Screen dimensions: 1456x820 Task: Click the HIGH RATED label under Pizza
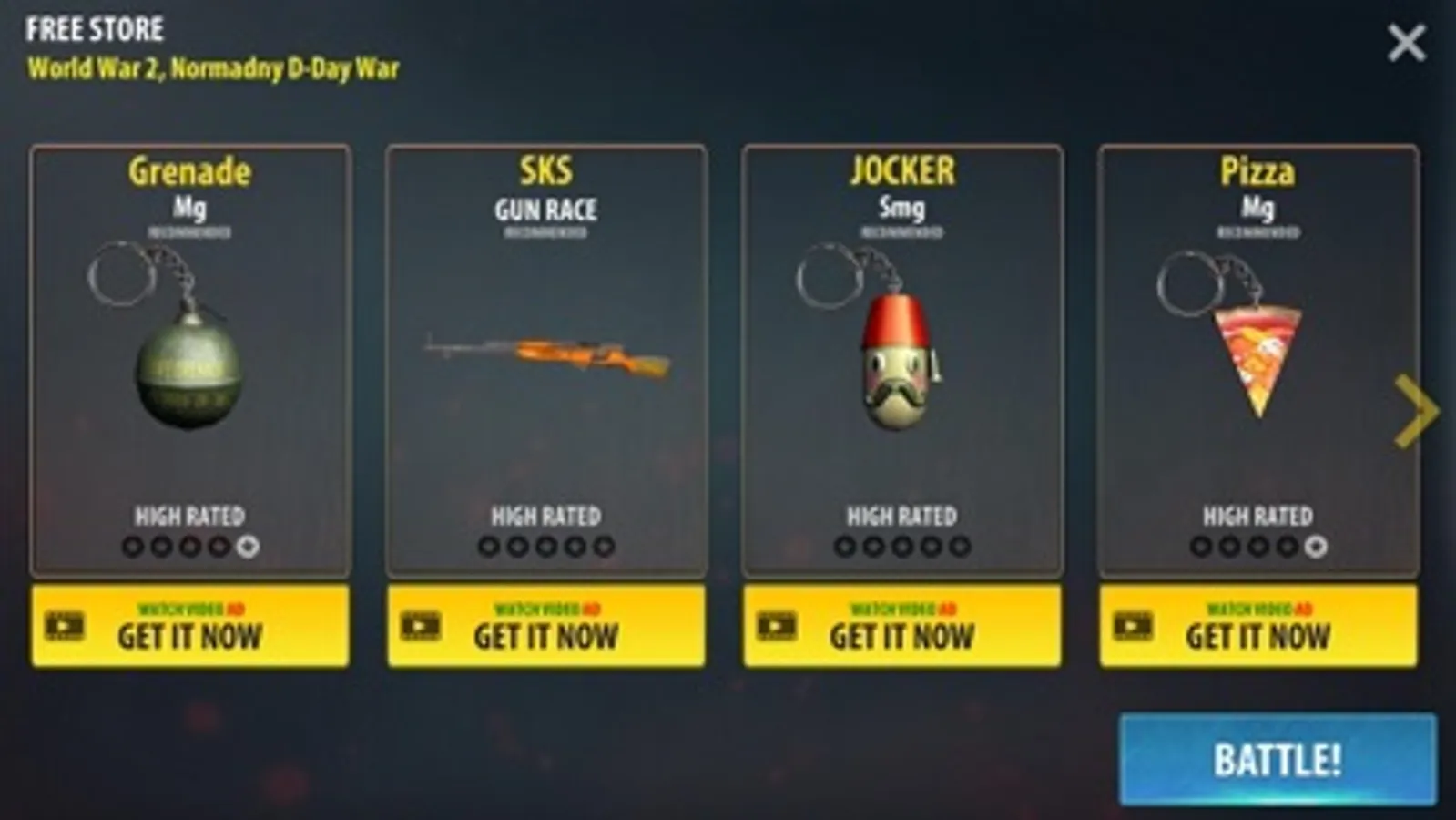pos(1257,517)
